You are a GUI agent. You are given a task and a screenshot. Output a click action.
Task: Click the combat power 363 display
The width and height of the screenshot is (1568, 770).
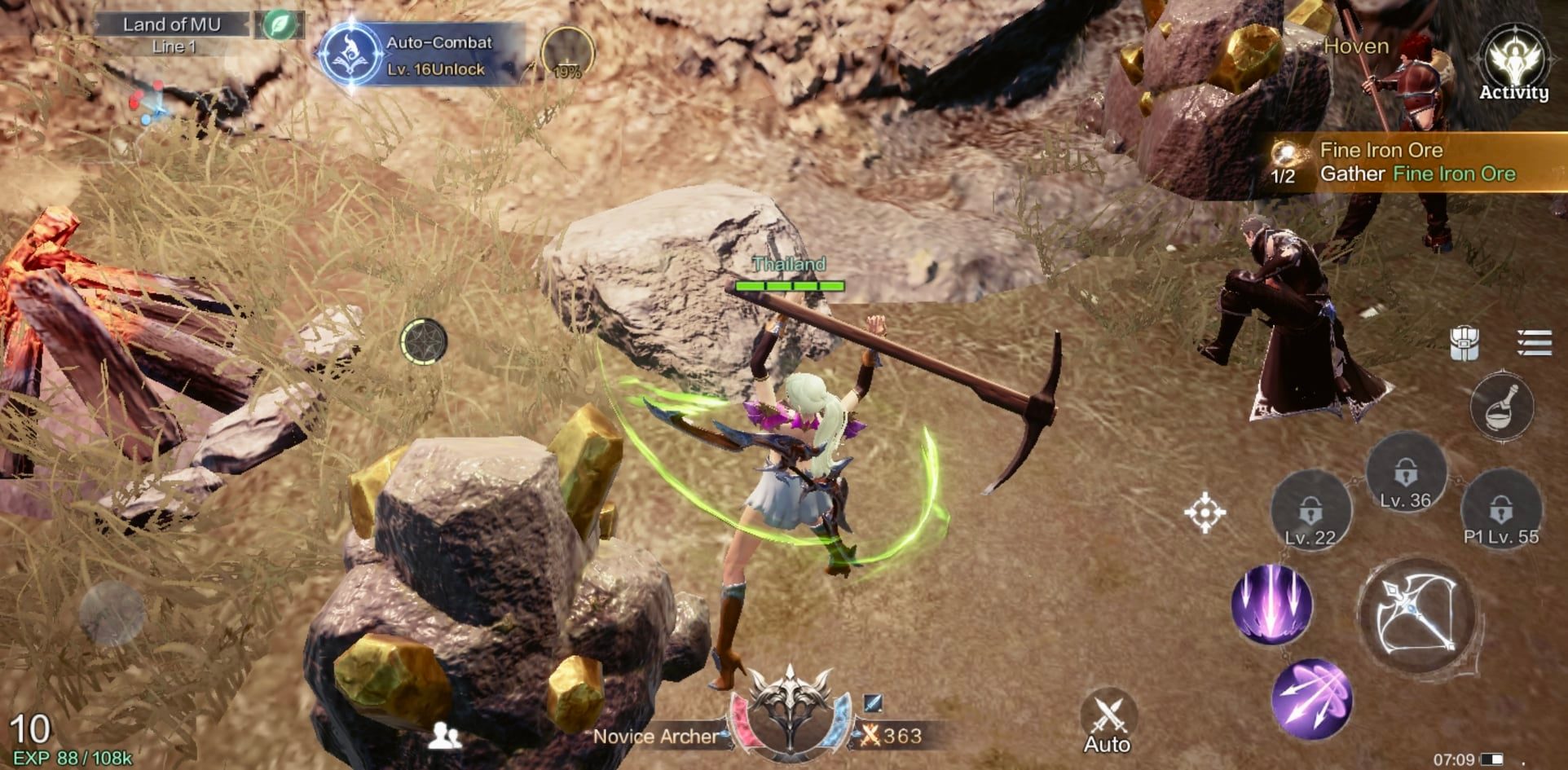[892, 736]
